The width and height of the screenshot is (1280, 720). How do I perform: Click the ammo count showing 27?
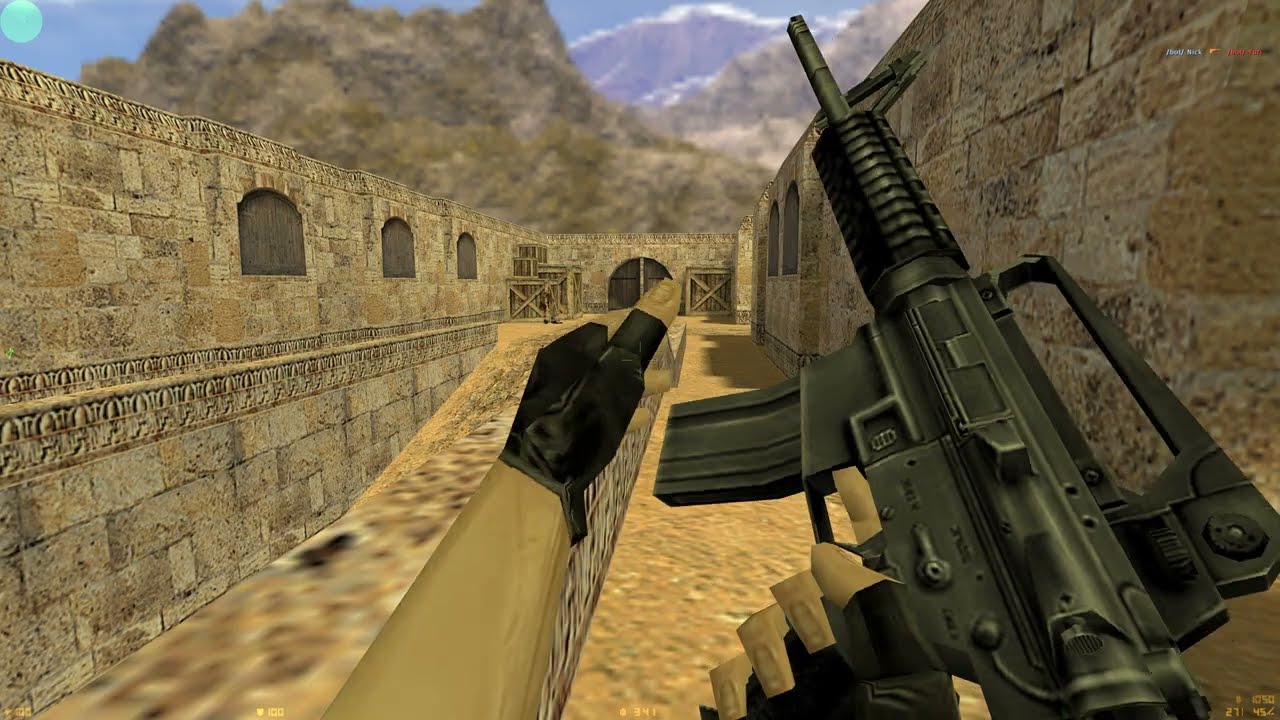point(1232,711)
